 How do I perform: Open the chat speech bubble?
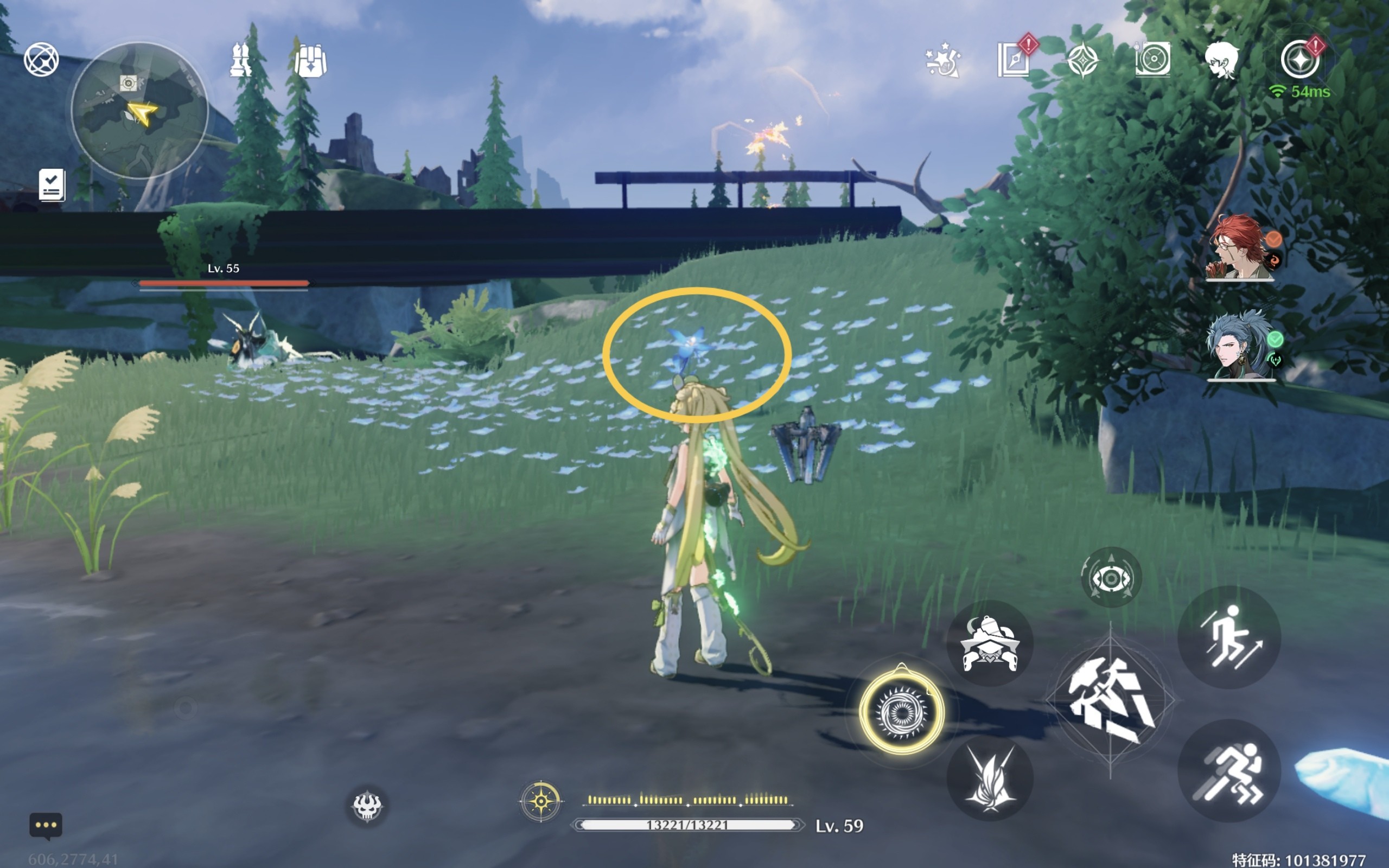pyautogui.click(x=46, y=826)
